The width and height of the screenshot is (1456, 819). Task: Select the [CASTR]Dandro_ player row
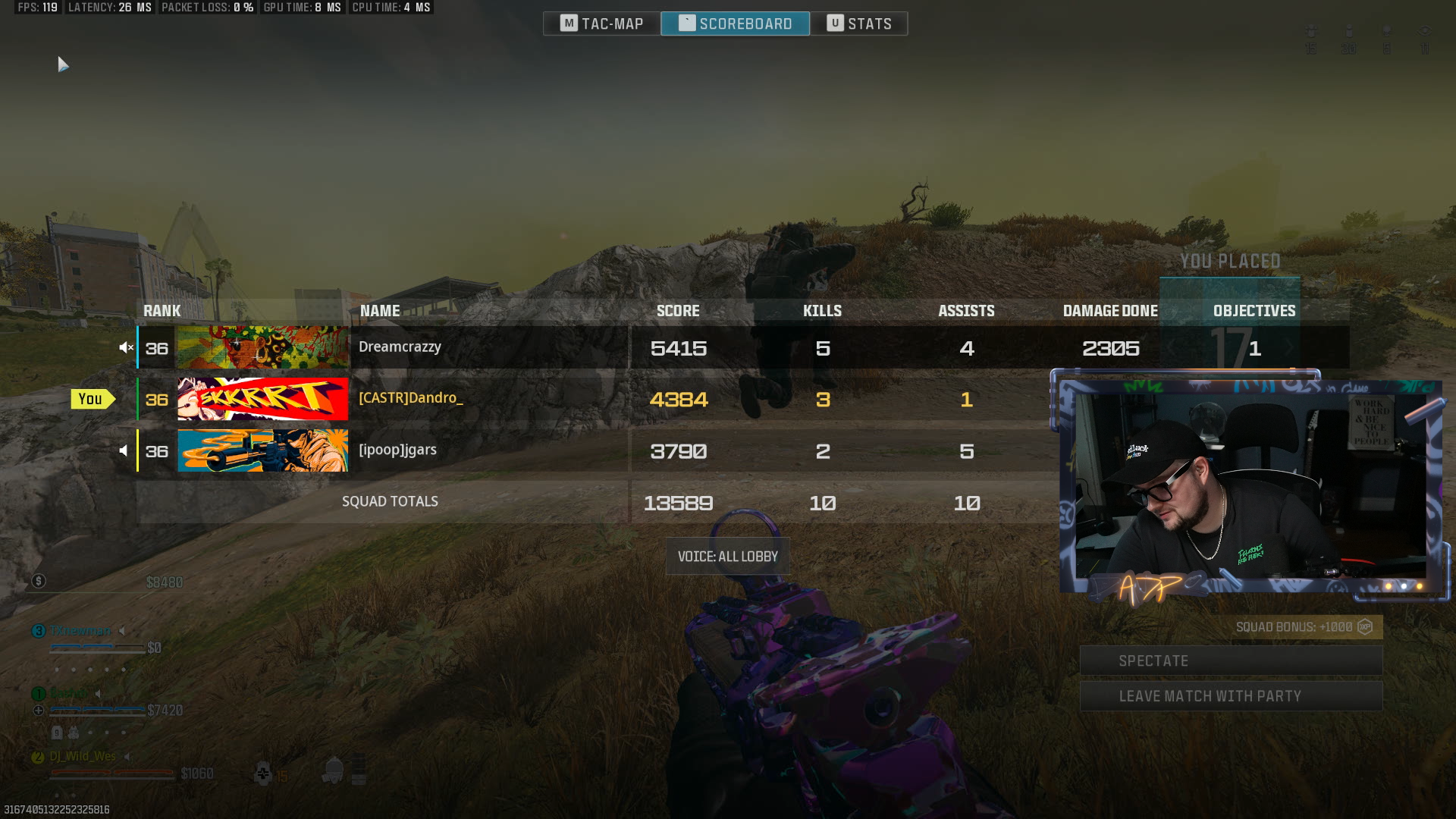pyautogui.click(x=485, y=399)
